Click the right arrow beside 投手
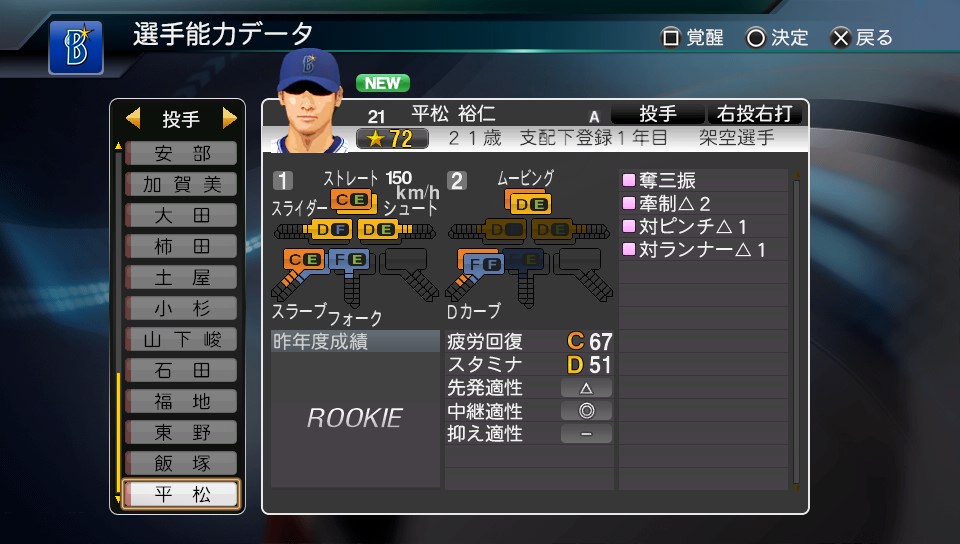Viewport: 960px width, 544px height. (230, 120)
